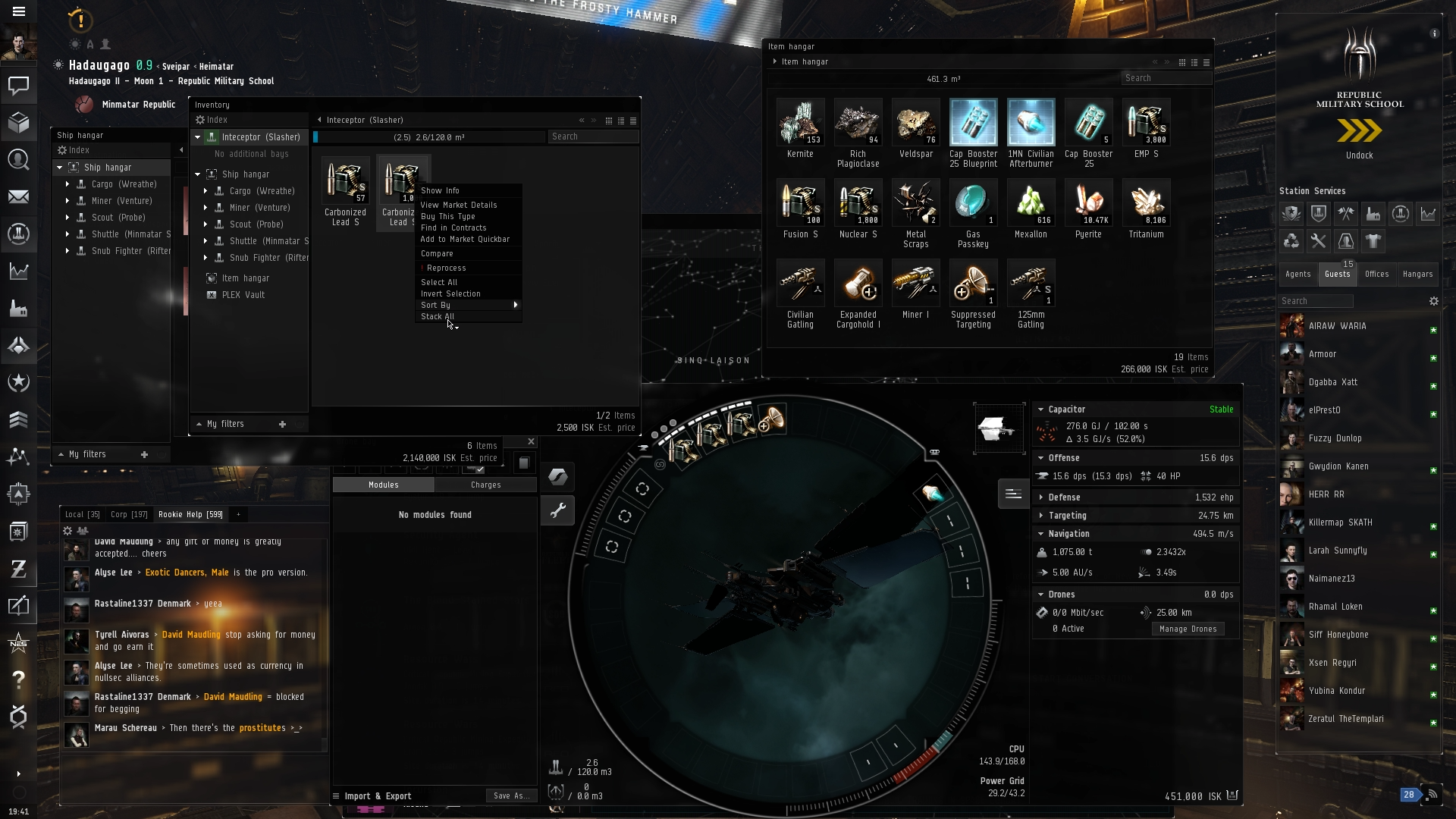Select the Kernite ore stack

(x=800, y=127)
